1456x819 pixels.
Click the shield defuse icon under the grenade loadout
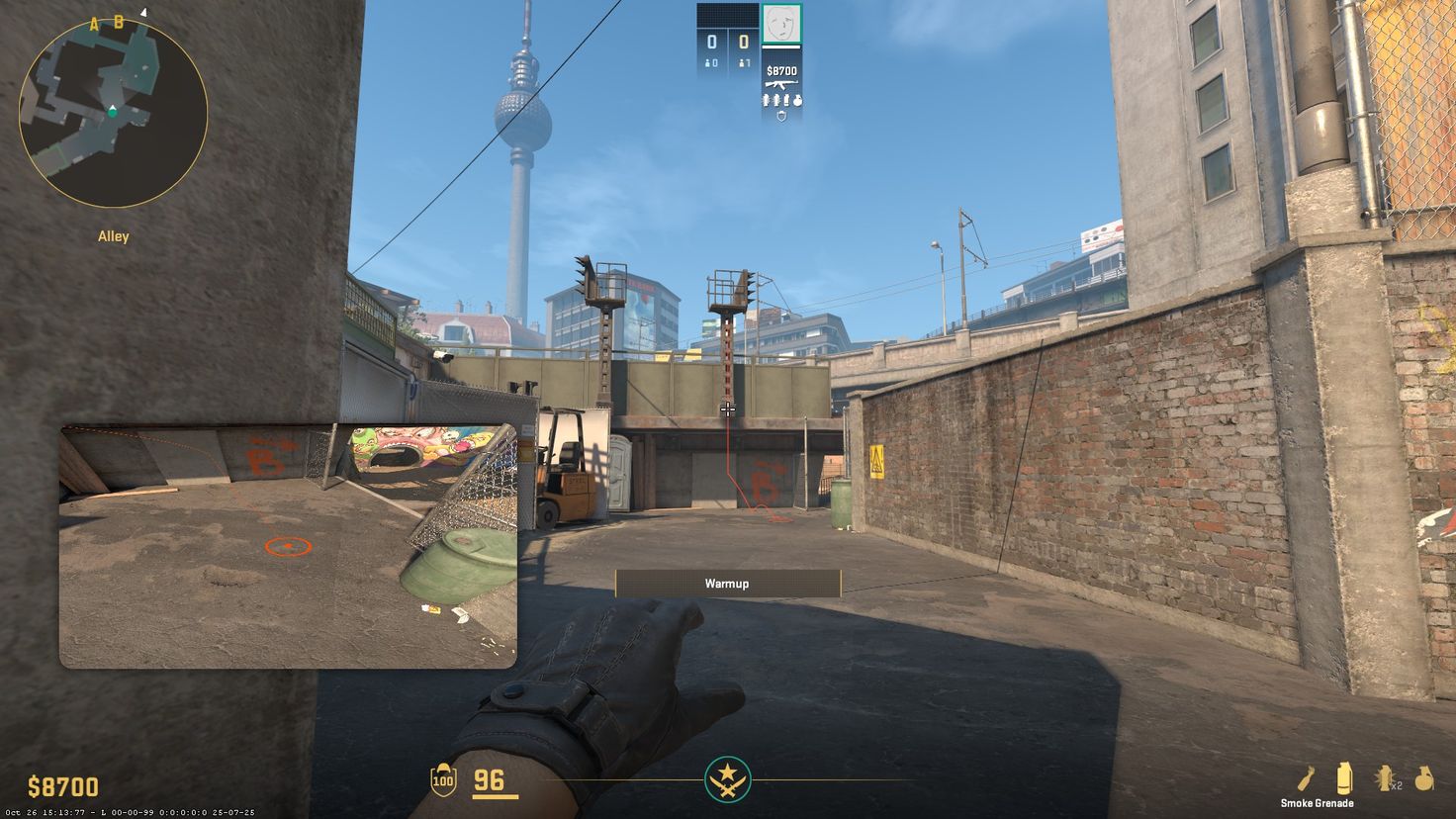pyautogui.click(x=781, y=115)
